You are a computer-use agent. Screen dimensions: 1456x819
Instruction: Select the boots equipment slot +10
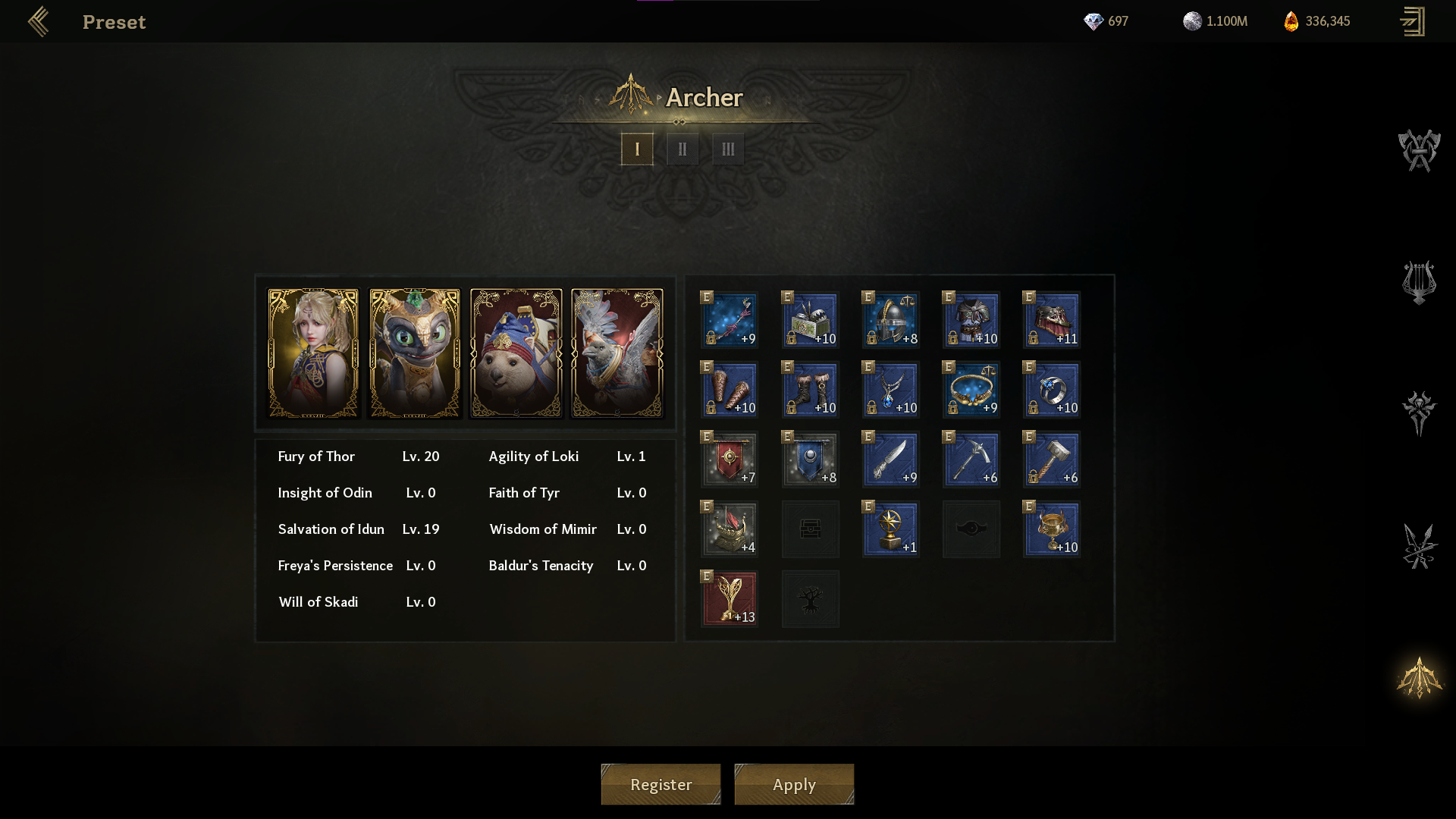[810, 390]
